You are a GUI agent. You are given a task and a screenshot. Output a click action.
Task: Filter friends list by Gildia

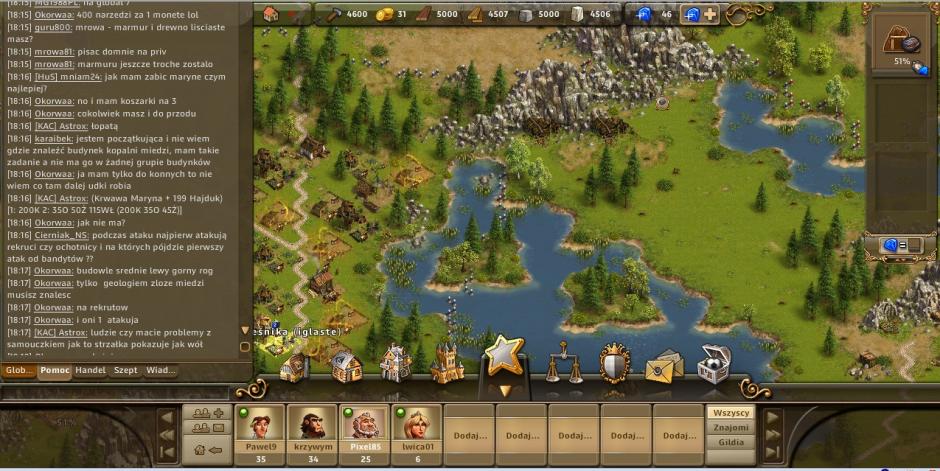pyautogui.click(x=731, y=441)
